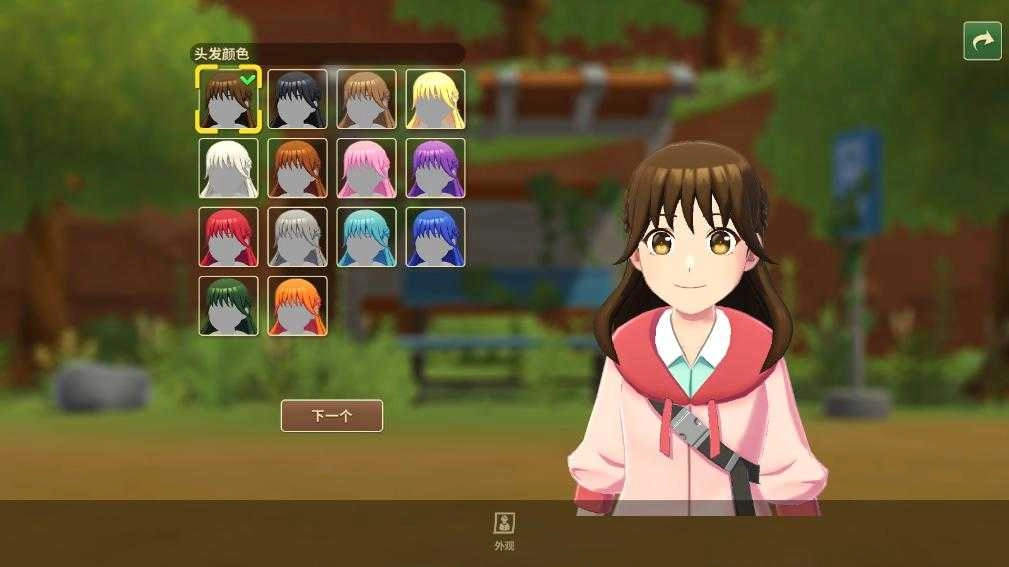Pick the light brown hair color
Screen dimensions: 1009x567
(366, 99)
